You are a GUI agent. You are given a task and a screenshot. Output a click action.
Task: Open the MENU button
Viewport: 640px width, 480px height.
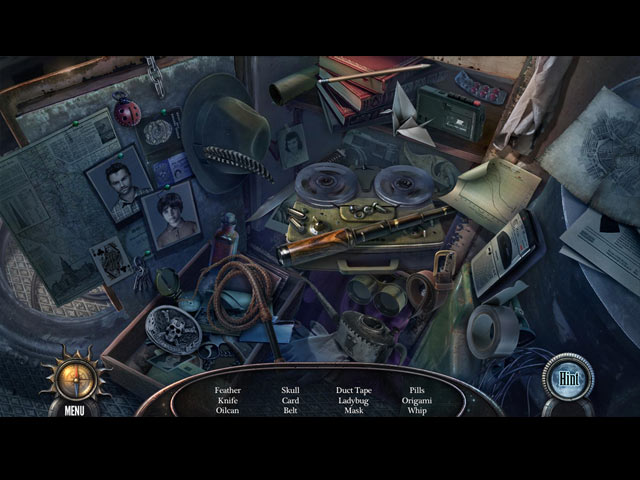pos(74,410)
